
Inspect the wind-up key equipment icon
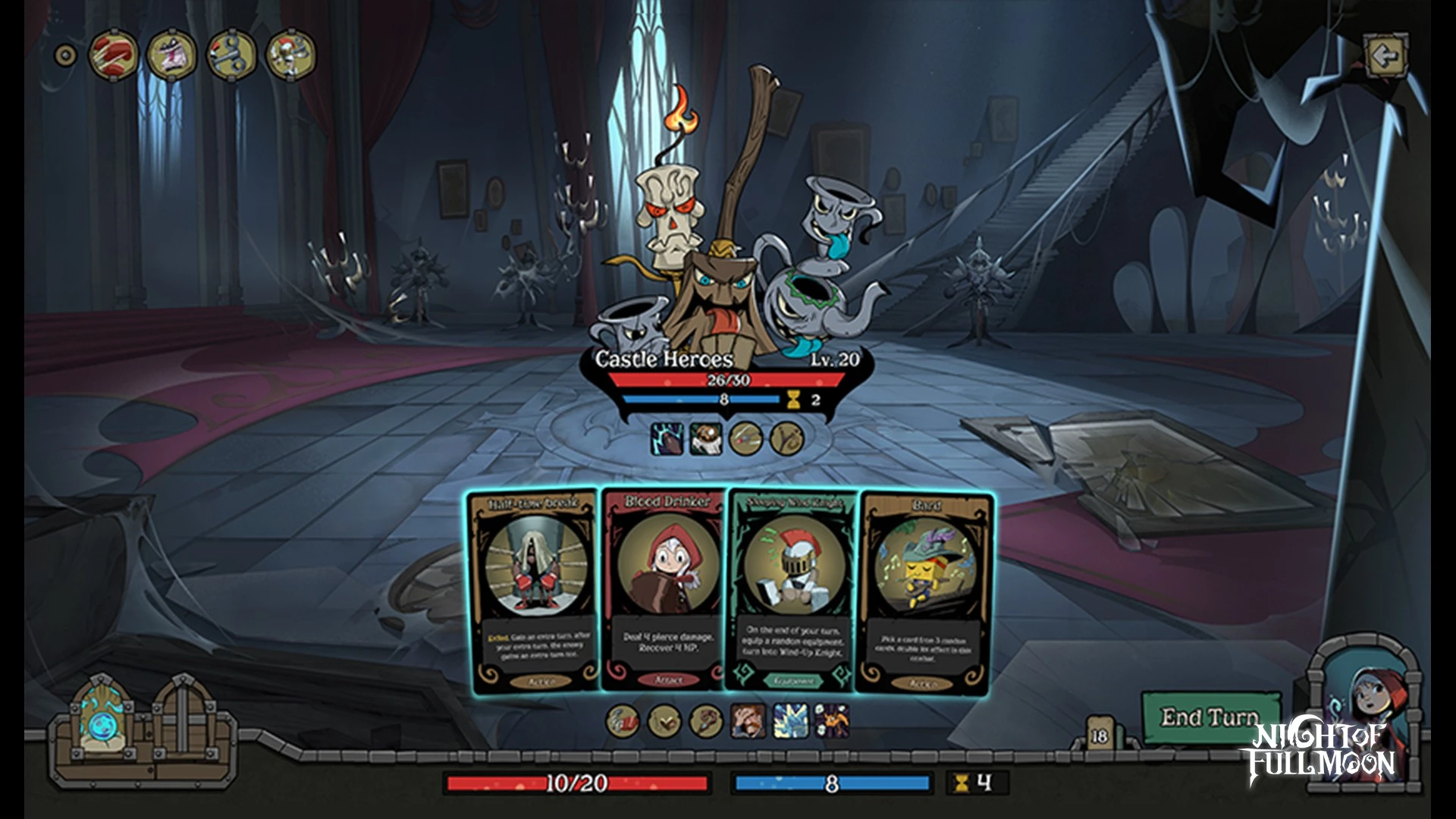pos(231,55)
